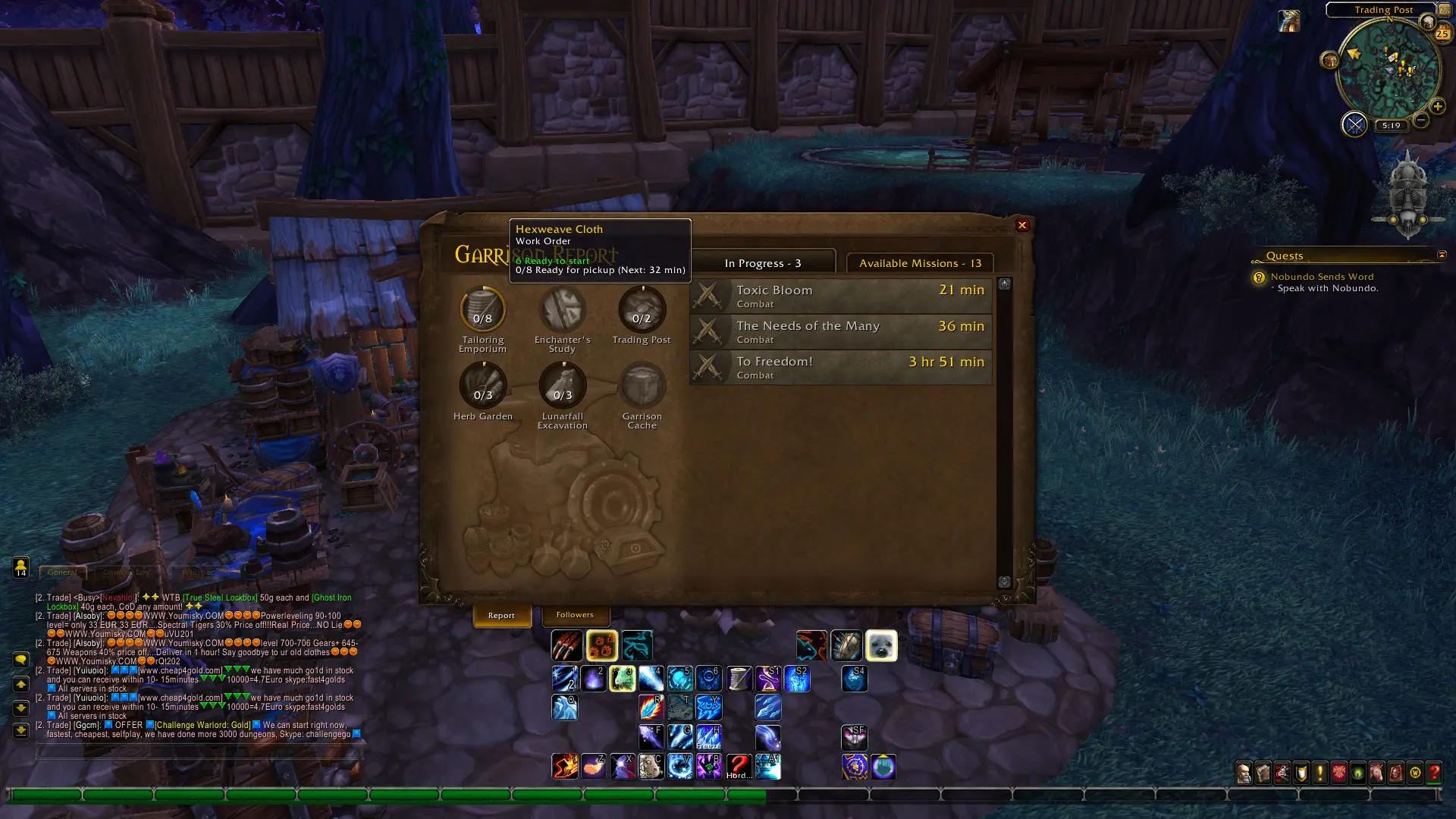Image resolution: width=1456 pixels, height=819 pixels.
Task: Switch to the Followers tab
Action: pyautogui.click(x=575, y=615)
